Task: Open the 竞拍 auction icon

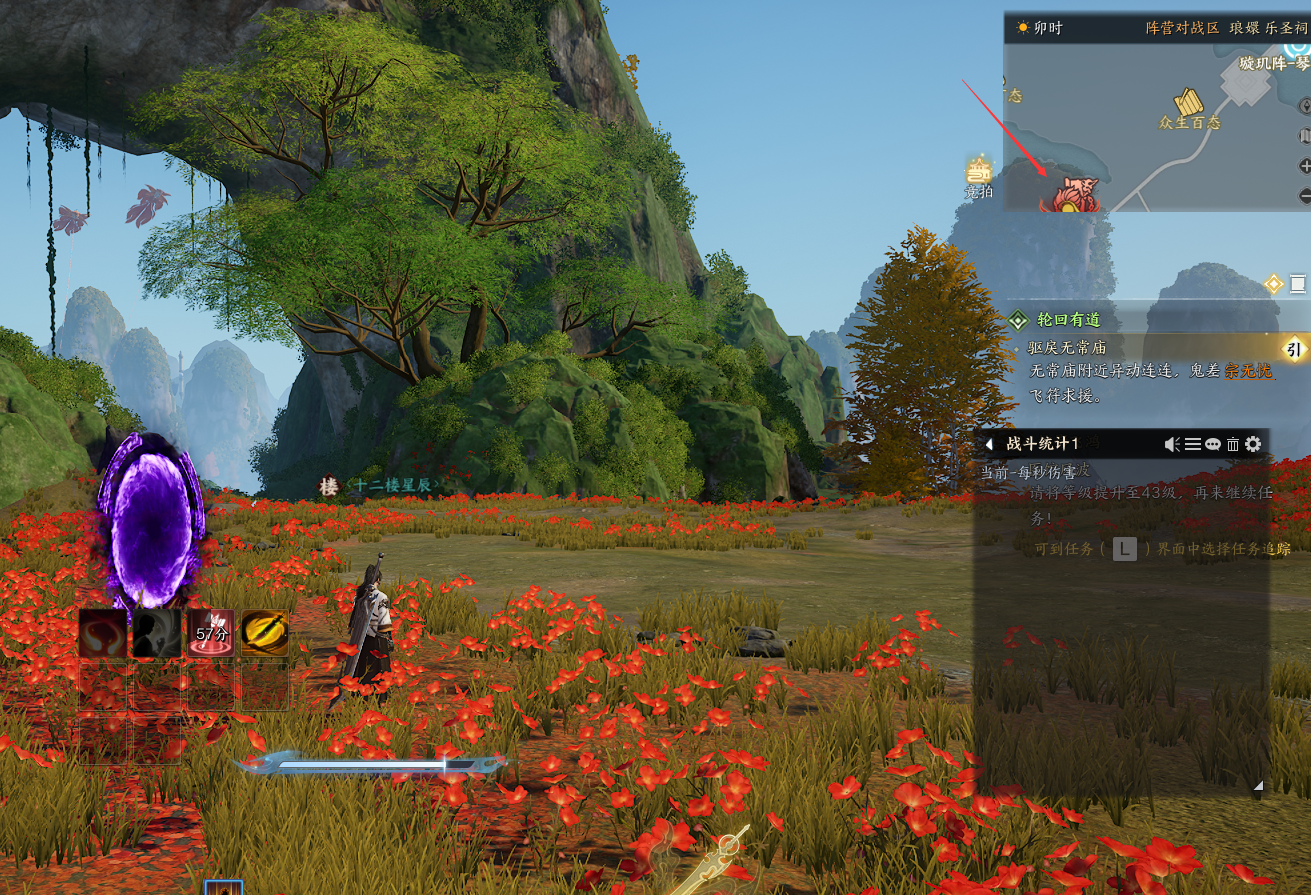Action: click(978, 171)
